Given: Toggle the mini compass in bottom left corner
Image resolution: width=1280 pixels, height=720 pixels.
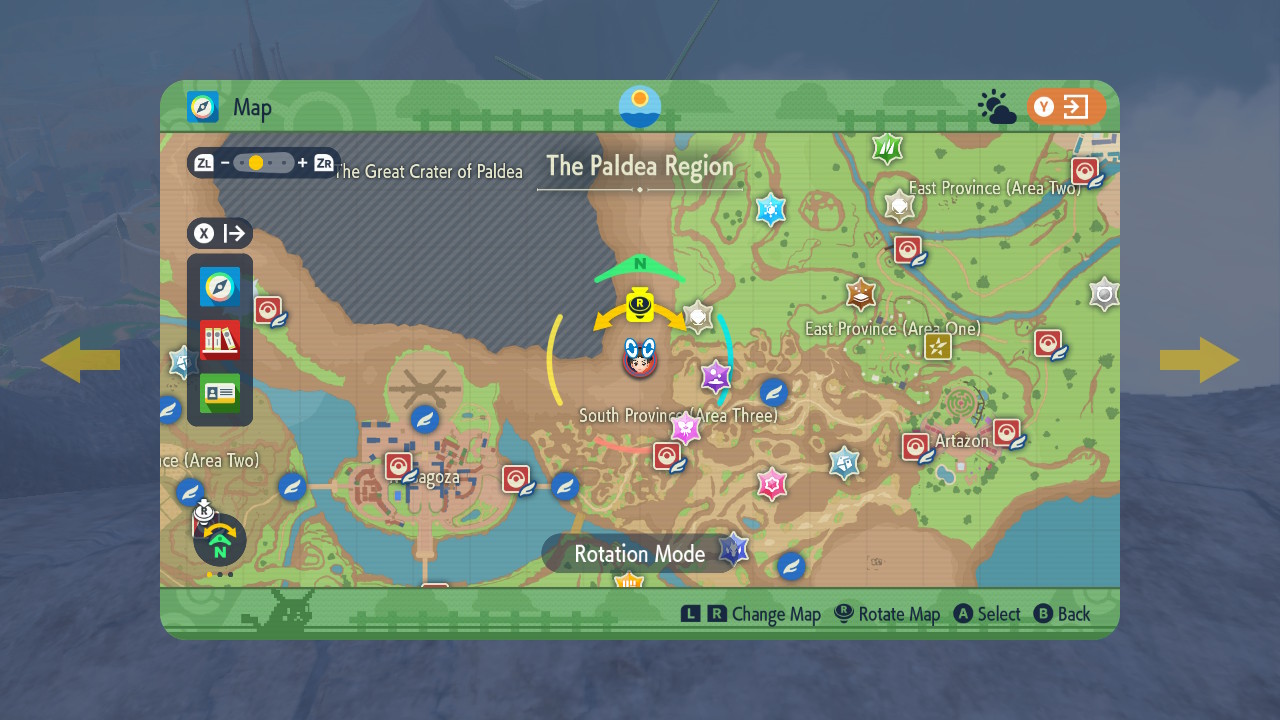Looking at the screenshot, I should [219, 540].
